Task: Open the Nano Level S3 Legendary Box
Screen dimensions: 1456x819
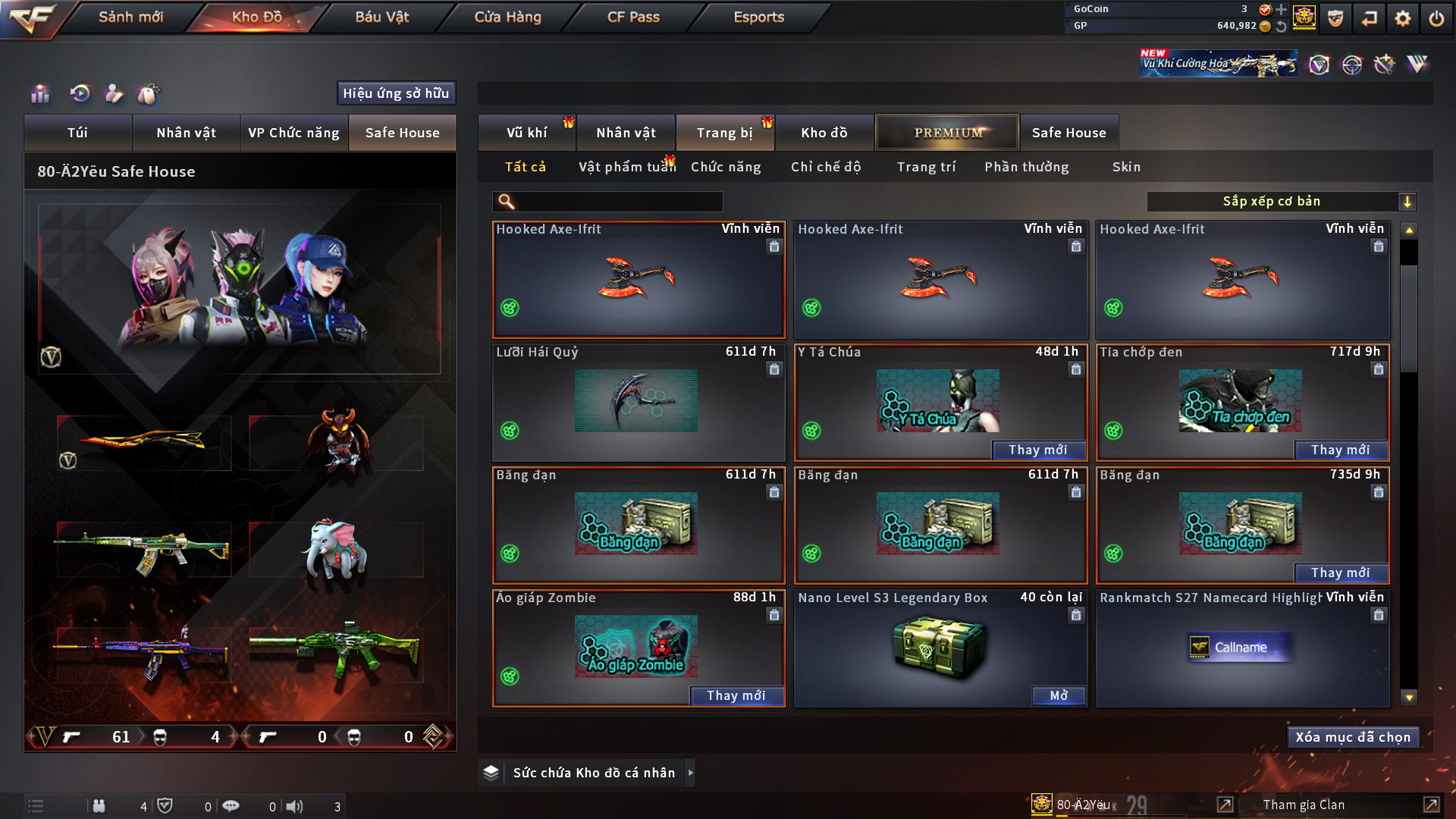Action: [1059, 695]
